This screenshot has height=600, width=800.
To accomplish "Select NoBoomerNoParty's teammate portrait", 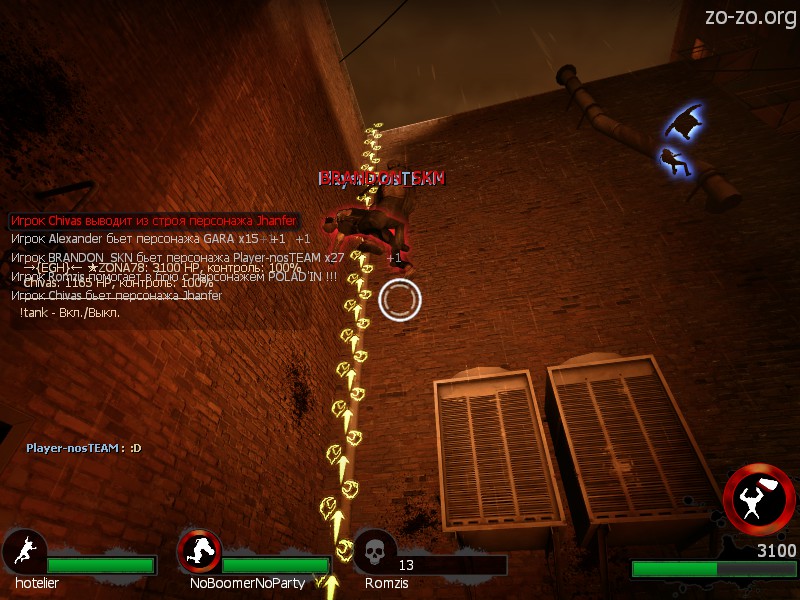I will [198, 551].
